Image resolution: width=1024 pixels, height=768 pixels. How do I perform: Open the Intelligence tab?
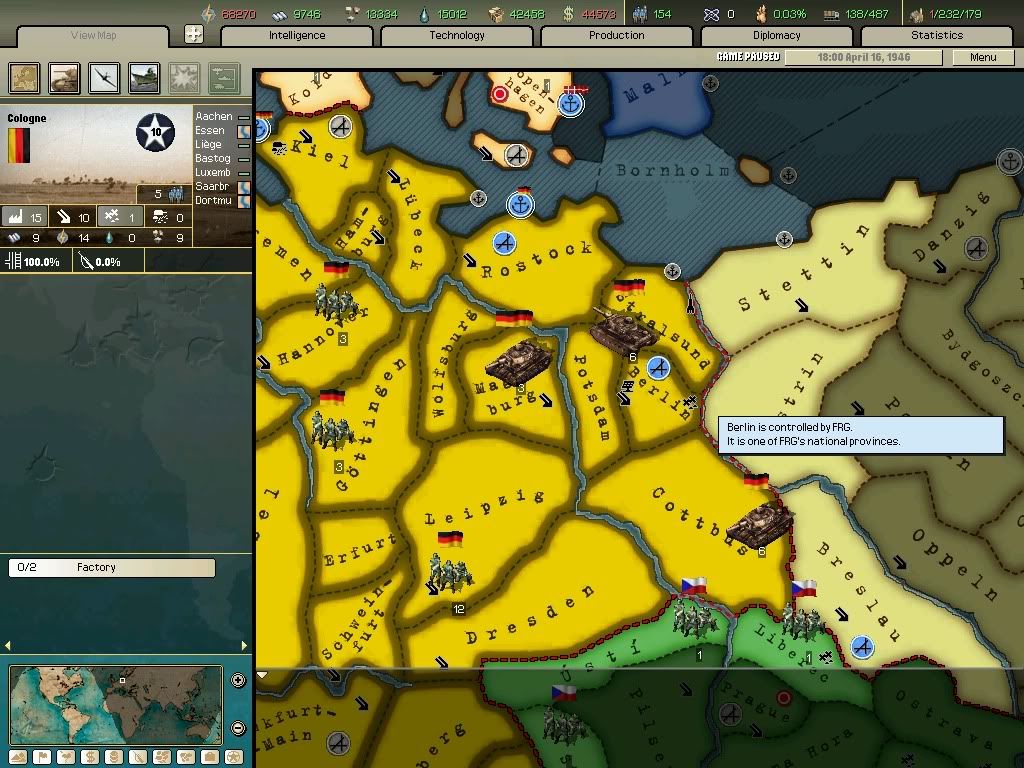(297, 35)
